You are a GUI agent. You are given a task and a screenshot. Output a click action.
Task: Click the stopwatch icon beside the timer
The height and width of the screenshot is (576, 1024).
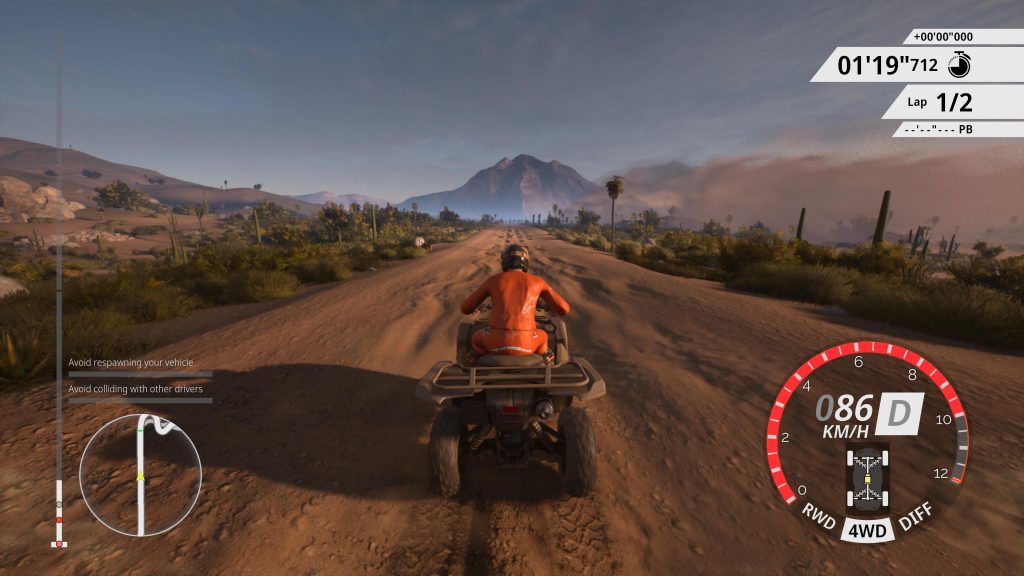pos(959,65)
